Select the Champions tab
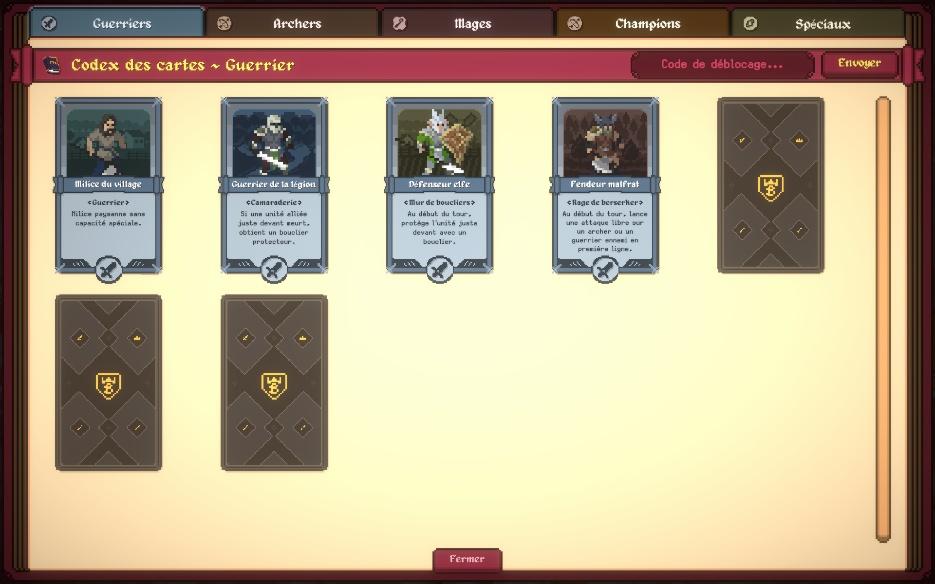The width and height of the screenshot is (935, 584). 643,23
